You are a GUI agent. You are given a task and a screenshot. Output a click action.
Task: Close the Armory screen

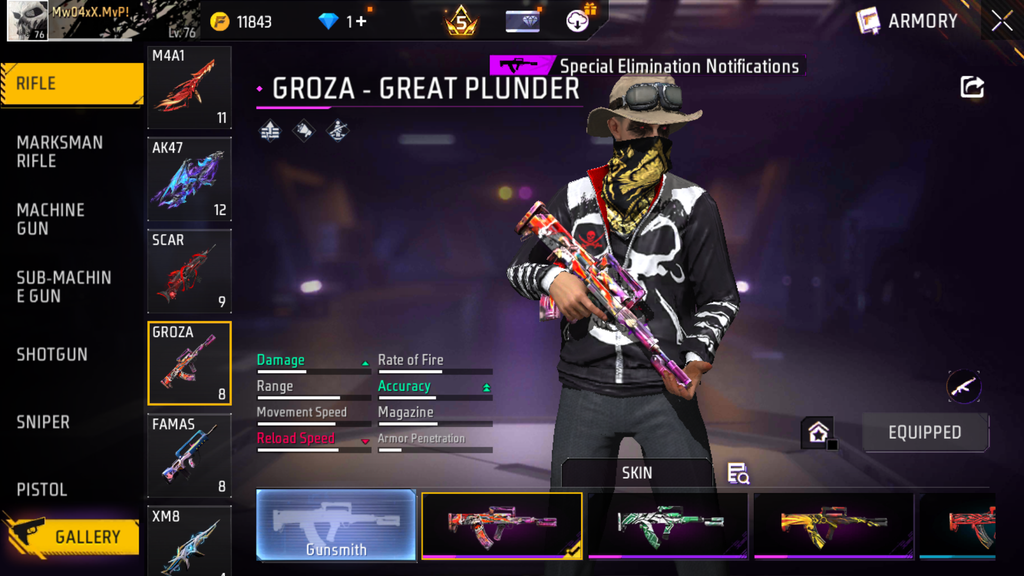(1002, 21)
